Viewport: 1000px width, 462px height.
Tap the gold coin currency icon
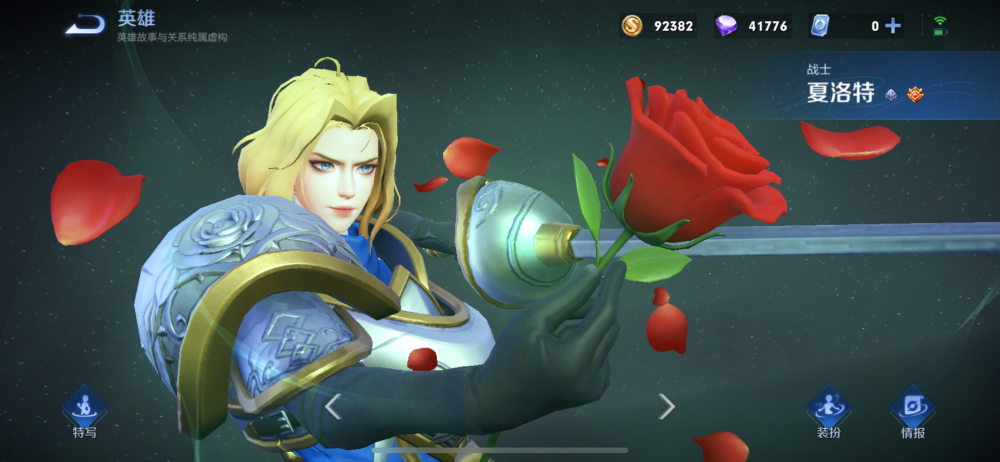[x=632, y=26]
